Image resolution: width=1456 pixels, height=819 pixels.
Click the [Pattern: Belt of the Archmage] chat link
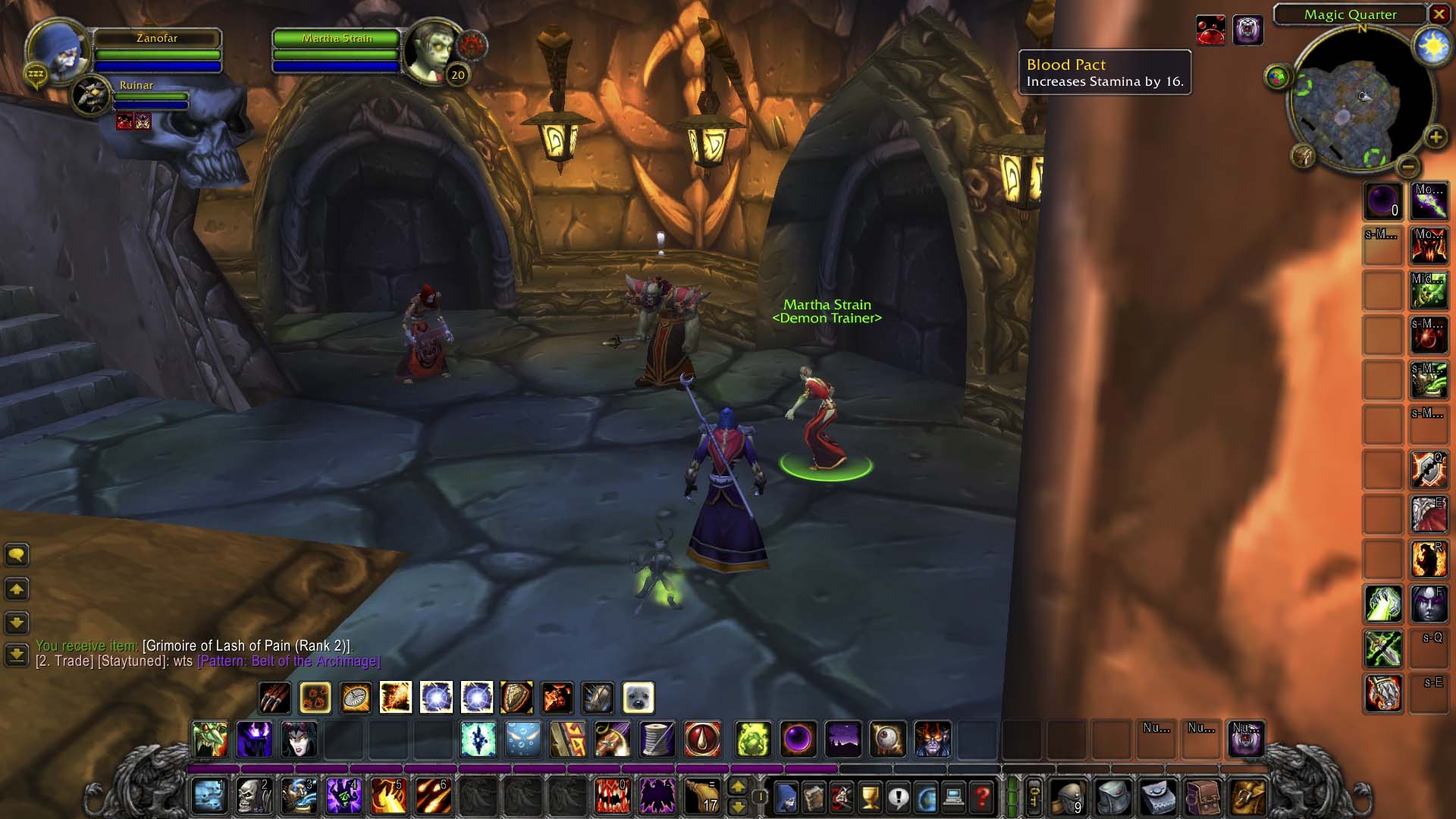(x=288, y=661)
